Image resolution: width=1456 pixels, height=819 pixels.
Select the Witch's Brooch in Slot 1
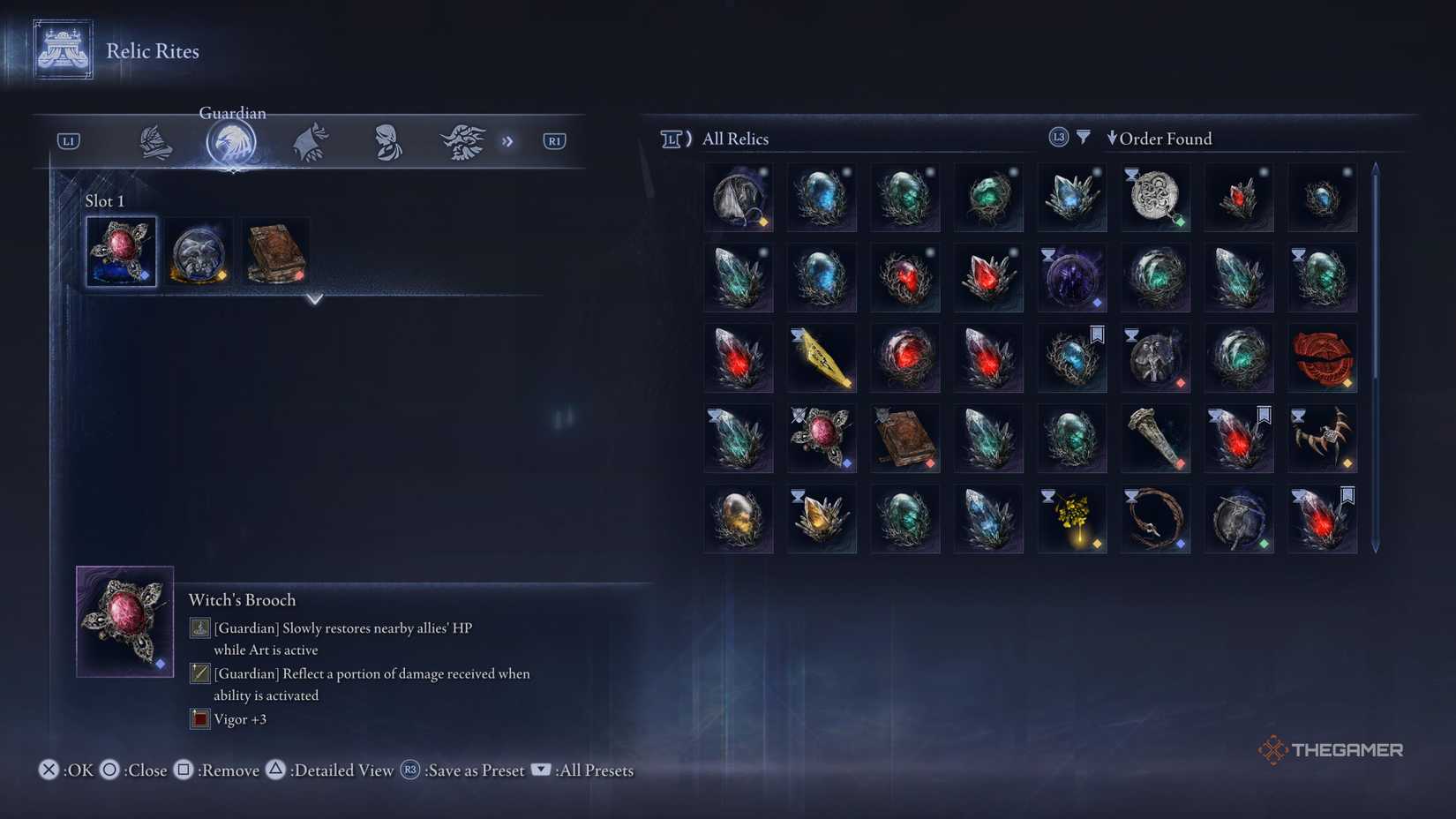[120, 252]
